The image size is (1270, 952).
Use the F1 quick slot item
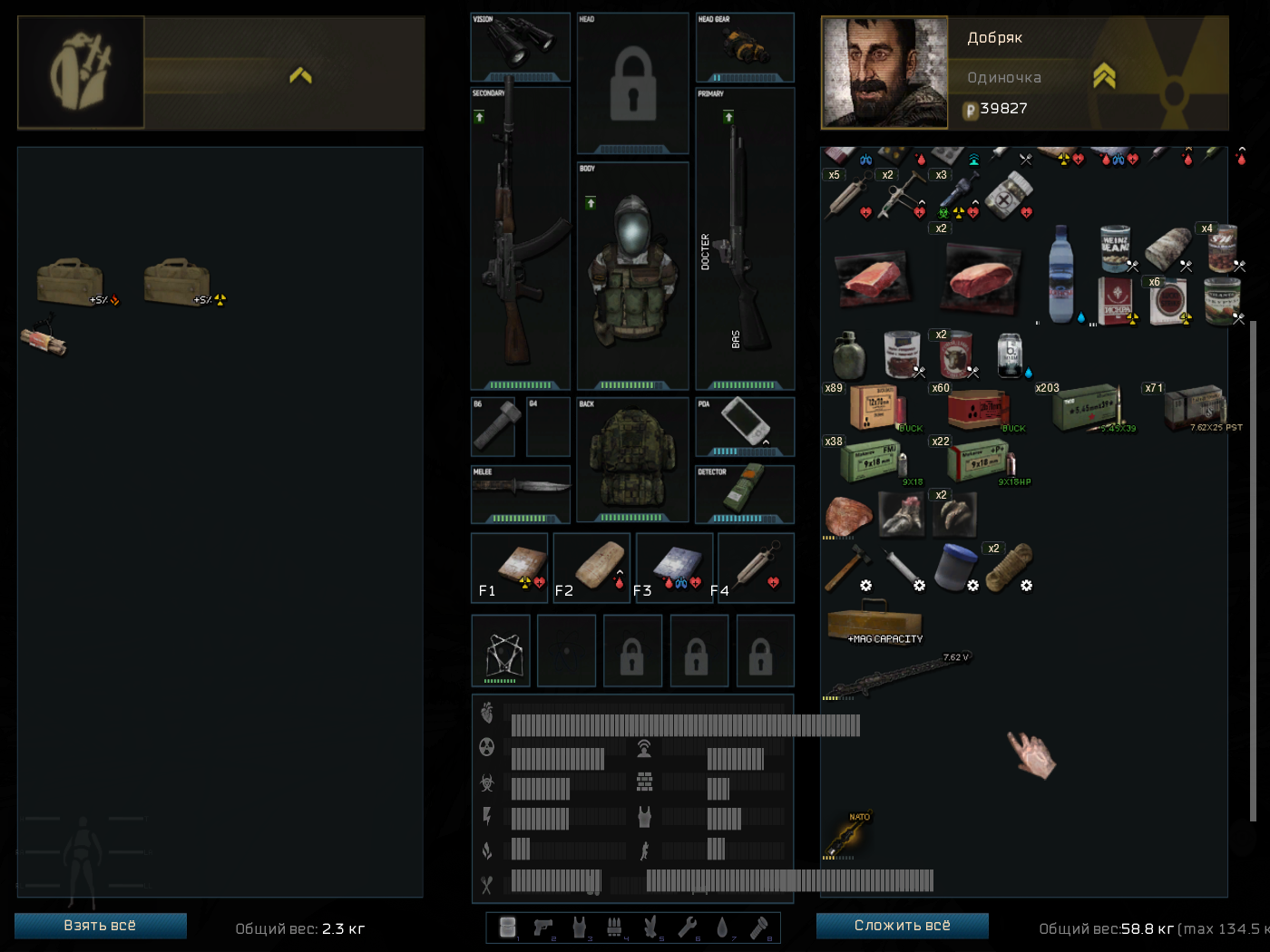pos(510,567)
